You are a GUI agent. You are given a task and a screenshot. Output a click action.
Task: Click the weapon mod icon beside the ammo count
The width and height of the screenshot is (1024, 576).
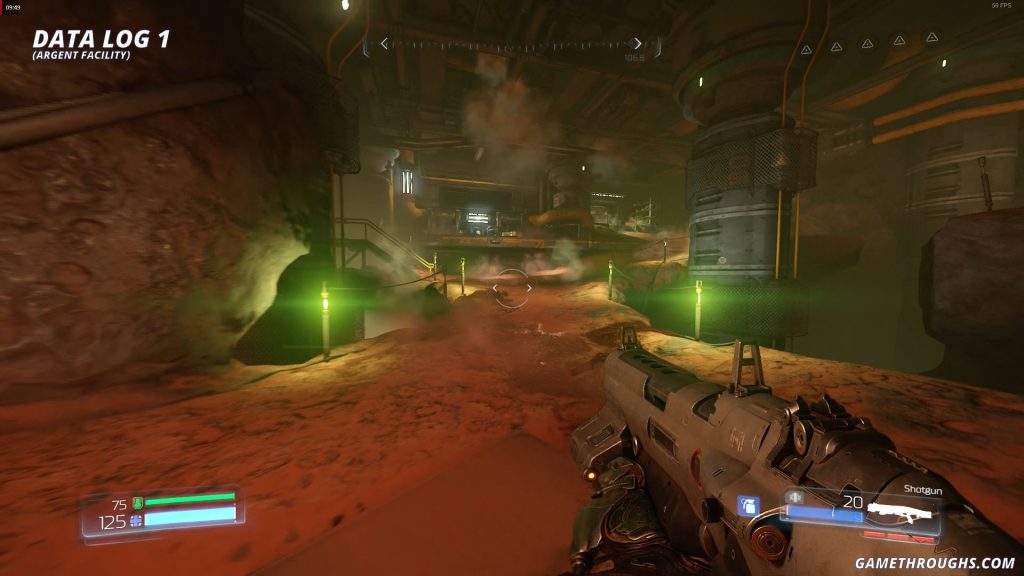(796, 496)
